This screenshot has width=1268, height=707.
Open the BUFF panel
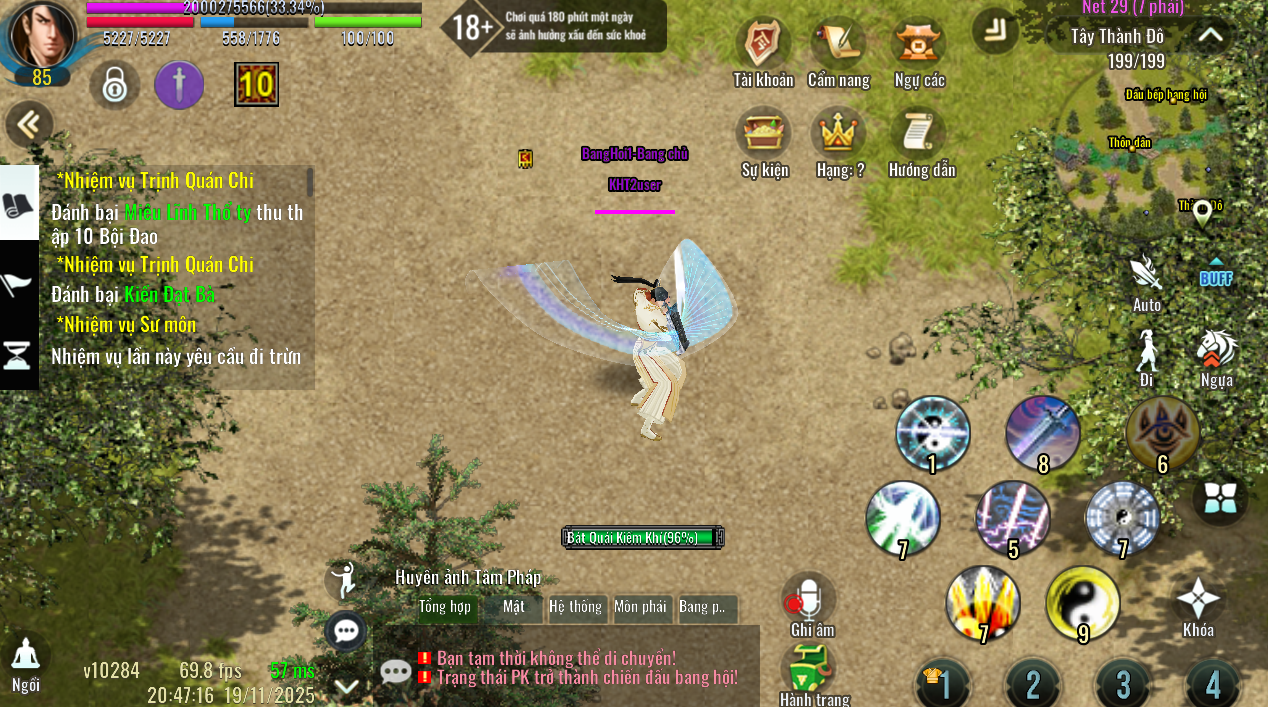click(1216, 274)
